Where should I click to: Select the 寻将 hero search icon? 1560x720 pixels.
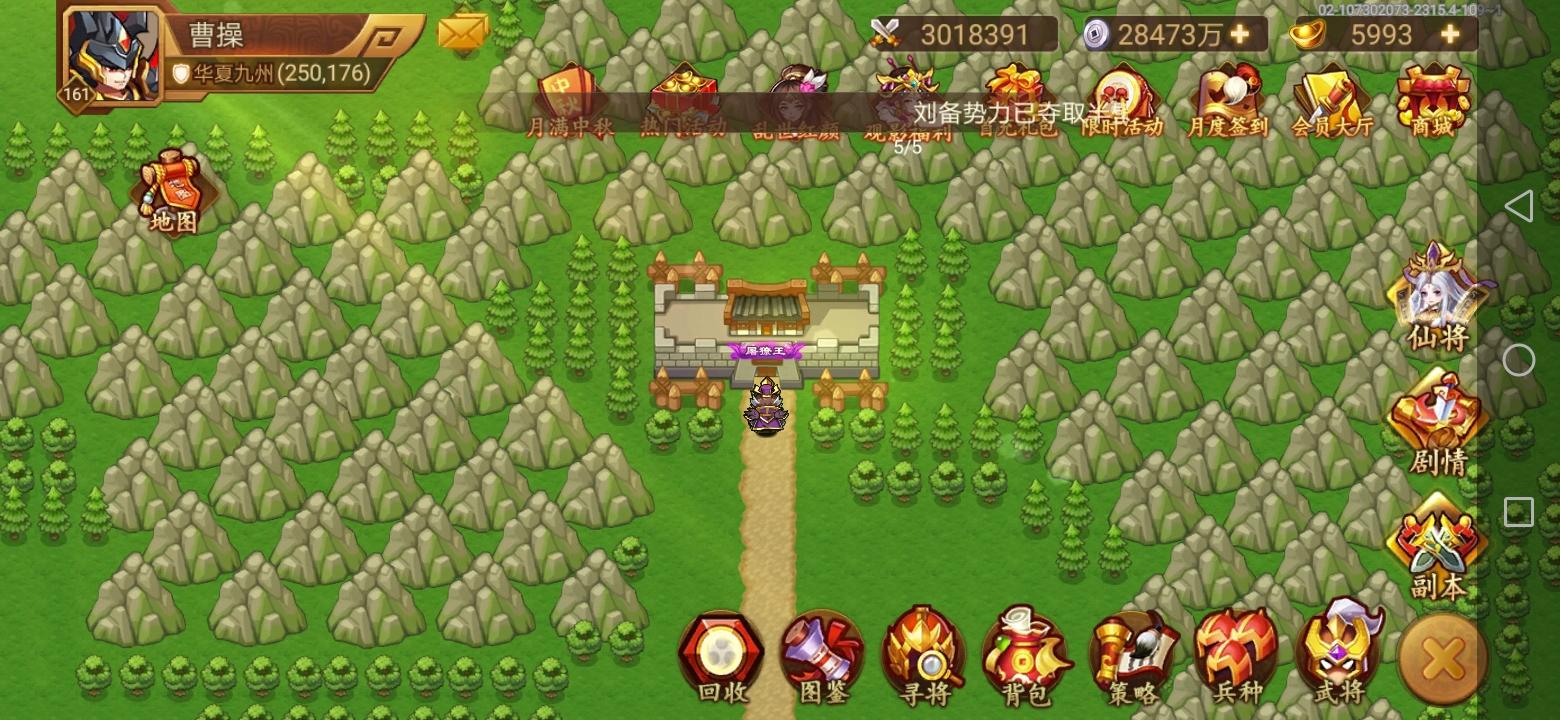pyautogui.click(x=923, y=655)
